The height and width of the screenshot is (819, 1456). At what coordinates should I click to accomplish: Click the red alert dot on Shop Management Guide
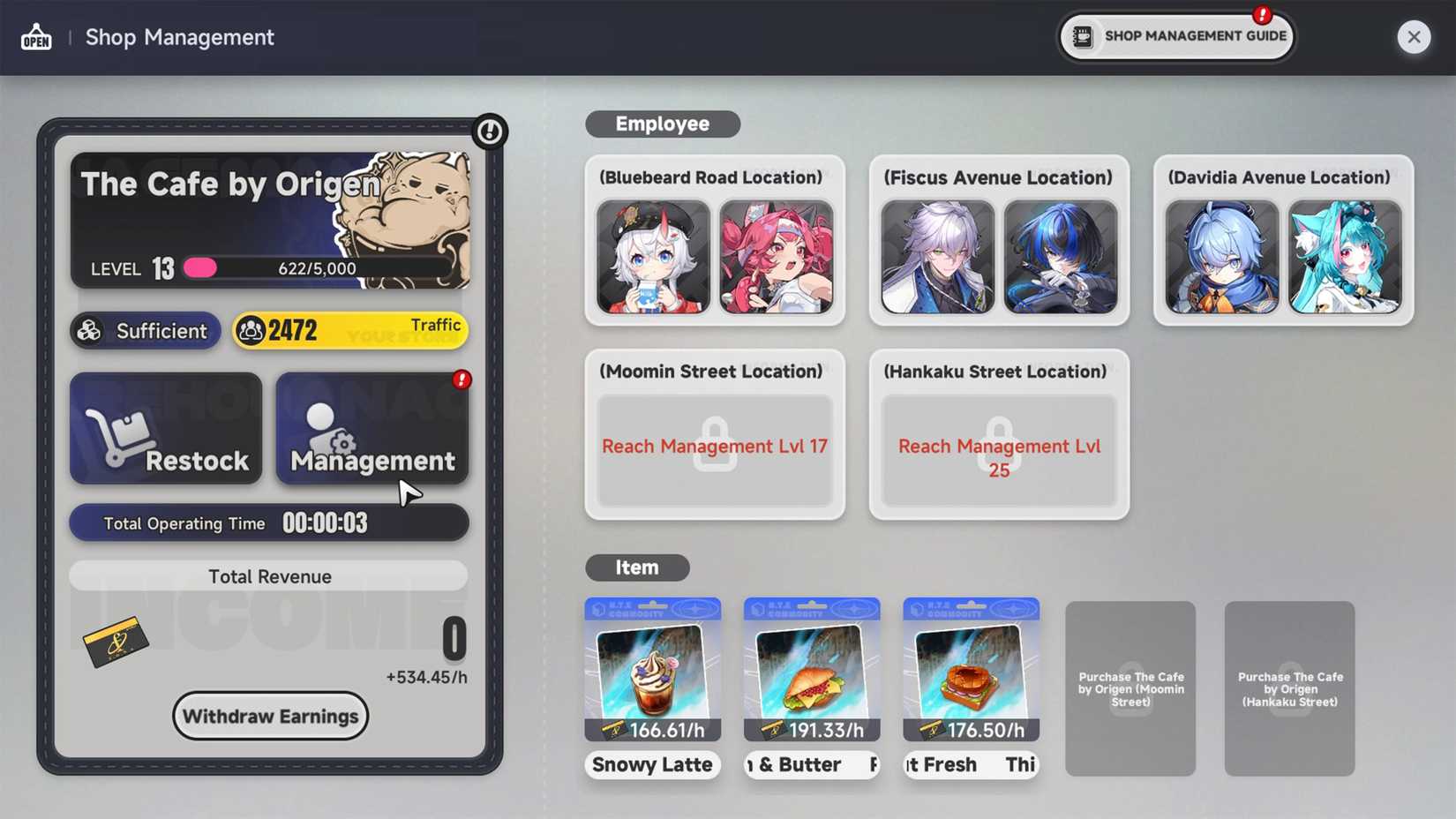coord(1262,14)
